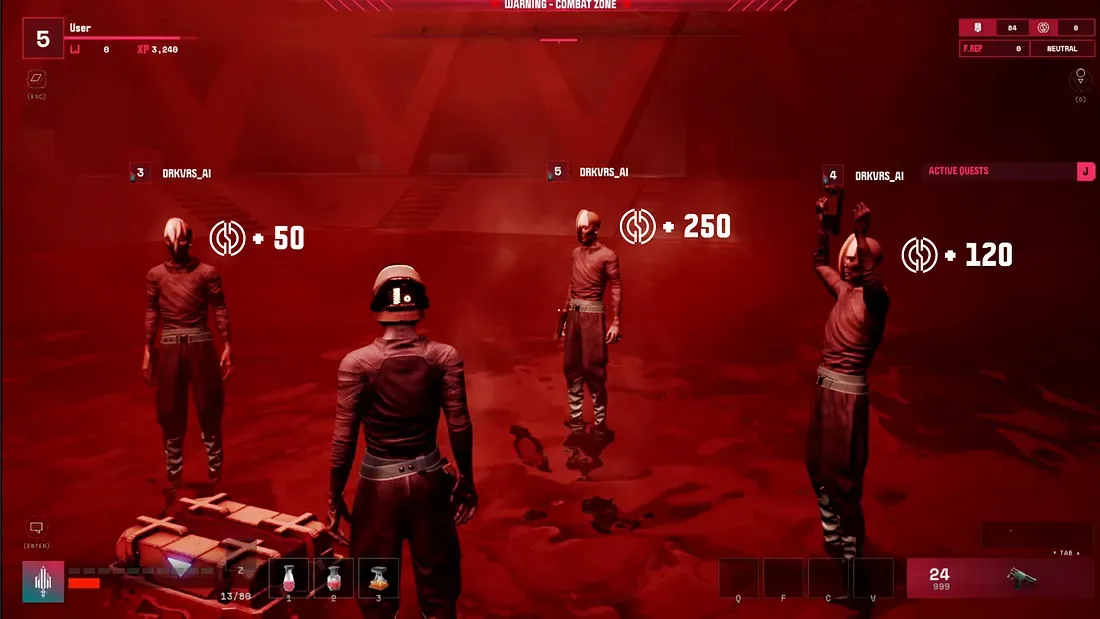The image size is (1100, 619).
Task: Click the level 5 player badge
Action: [x=43, y=39]
